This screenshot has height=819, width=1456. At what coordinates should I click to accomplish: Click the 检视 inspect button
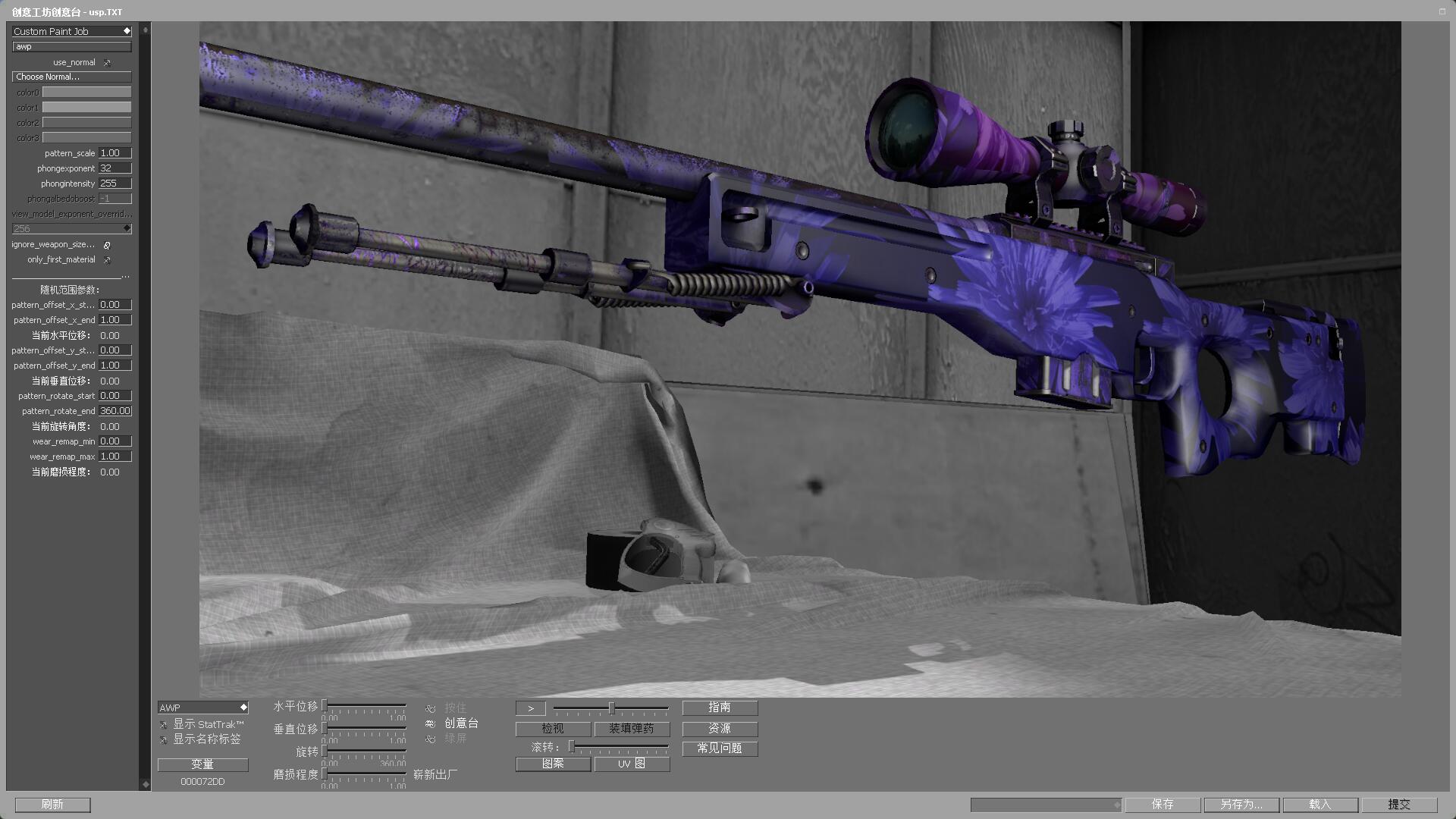[553, 729]
